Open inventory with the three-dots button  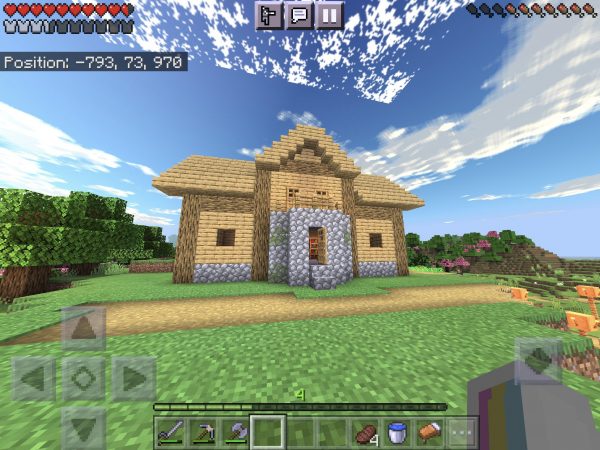click(x=460, y=432)
